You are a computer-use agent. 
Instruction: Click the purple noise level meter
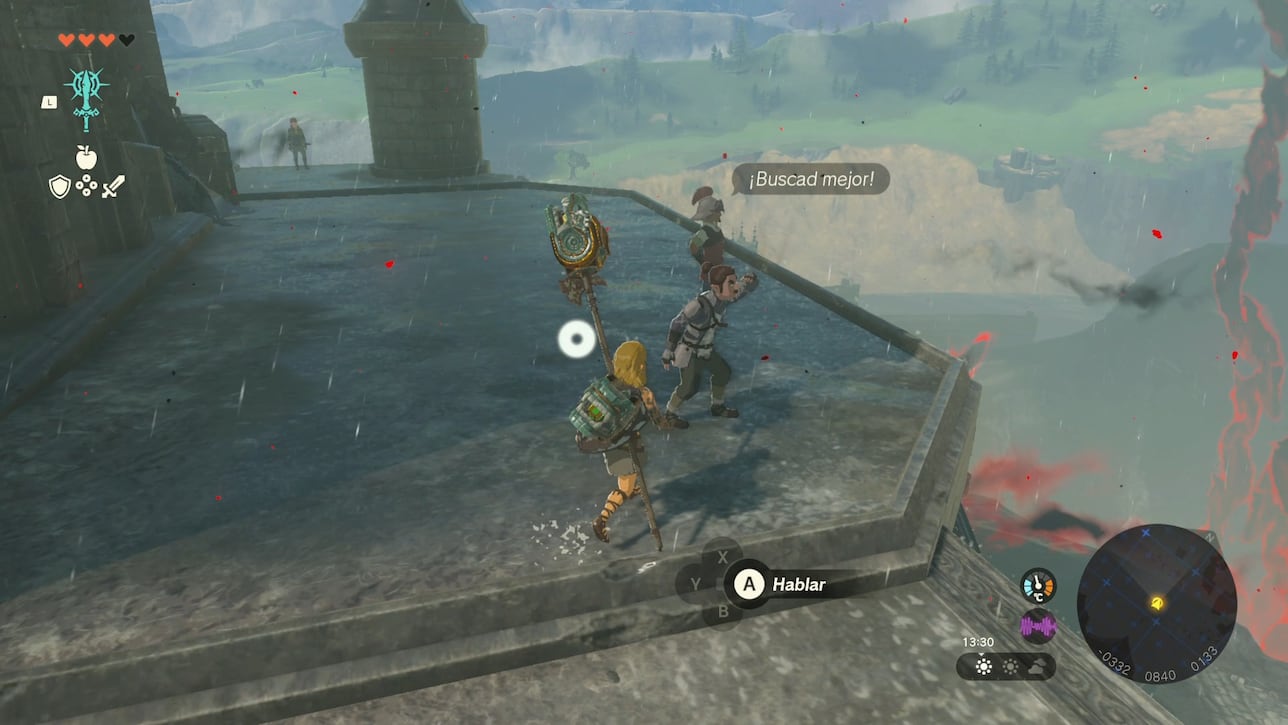click(x=1038, y=625)
